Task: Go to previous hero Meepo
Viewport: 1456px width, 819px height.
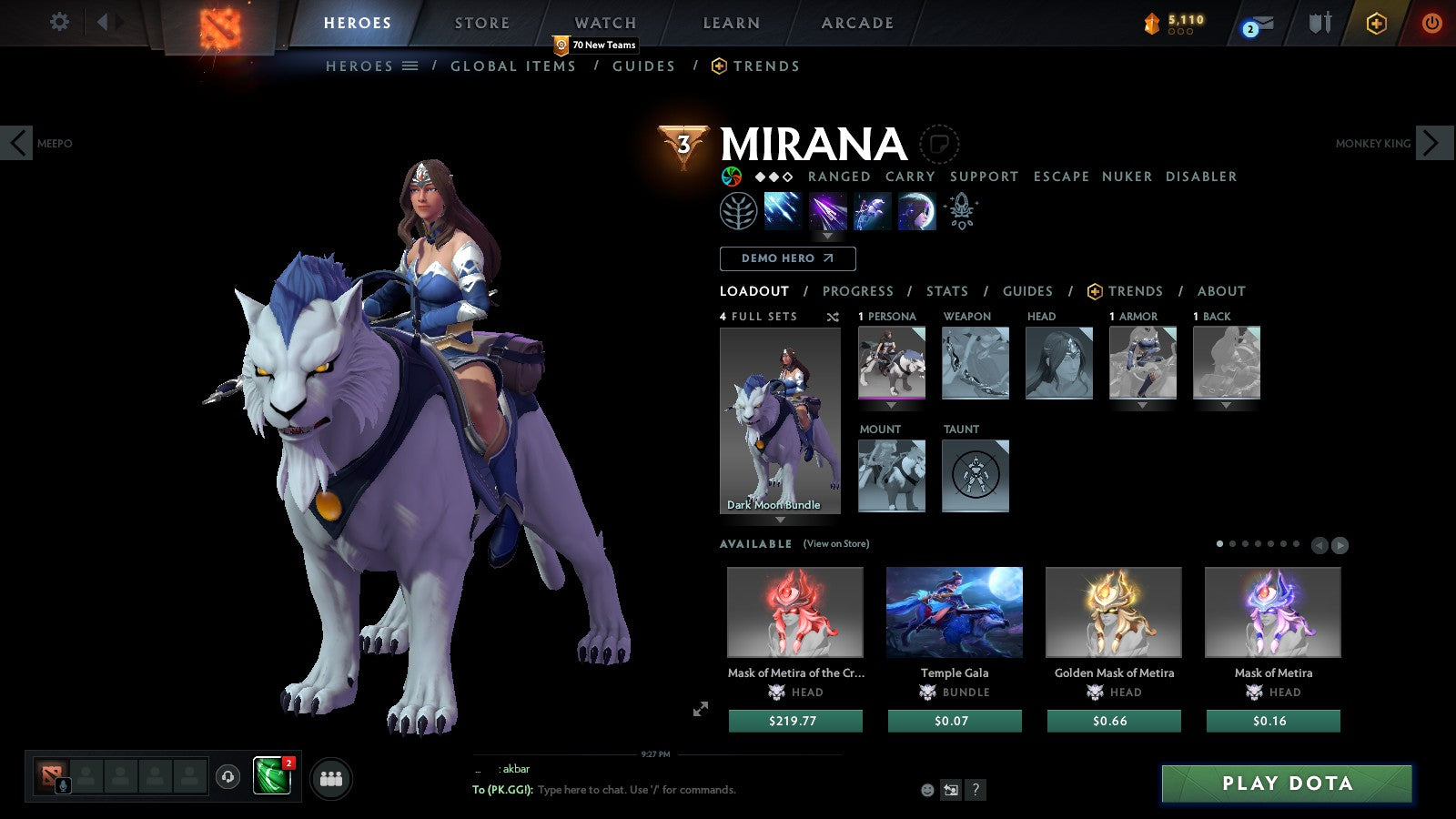Action: click(17, 143)
